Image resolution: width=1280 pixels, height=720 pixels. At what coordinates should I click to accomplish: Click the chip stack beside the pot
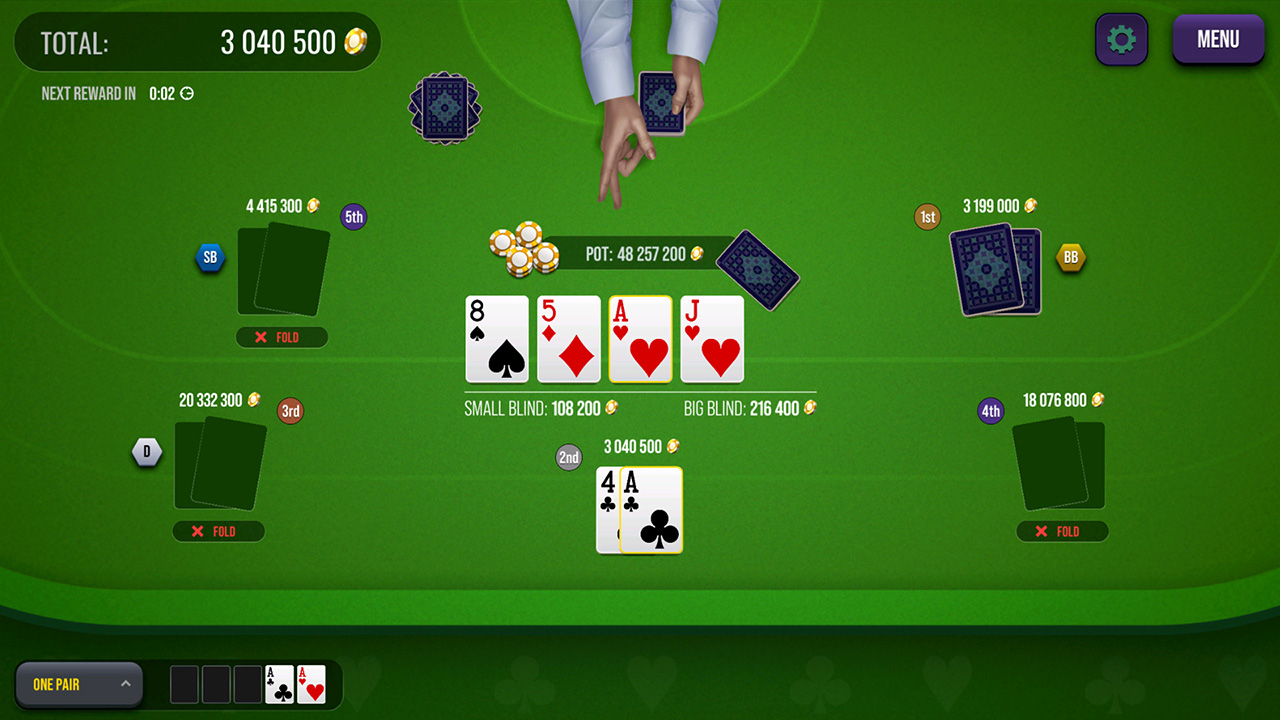pyautogui.click(x=522, y=250)
